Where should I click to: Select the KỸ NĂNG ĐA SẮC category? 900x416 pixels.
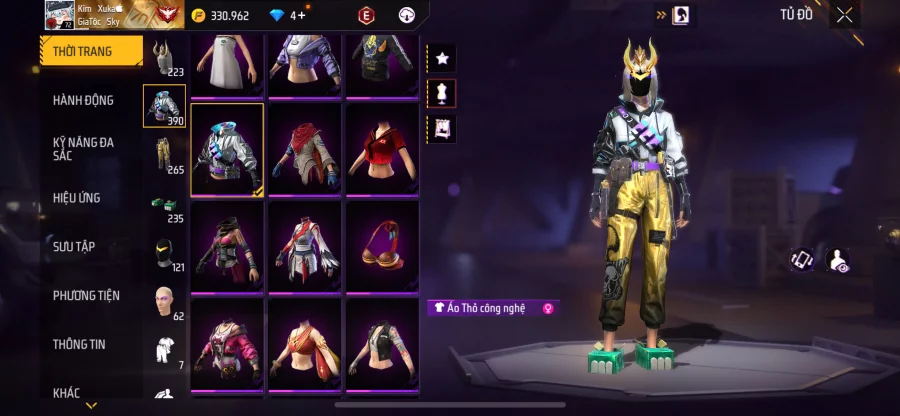pos(84,150)
